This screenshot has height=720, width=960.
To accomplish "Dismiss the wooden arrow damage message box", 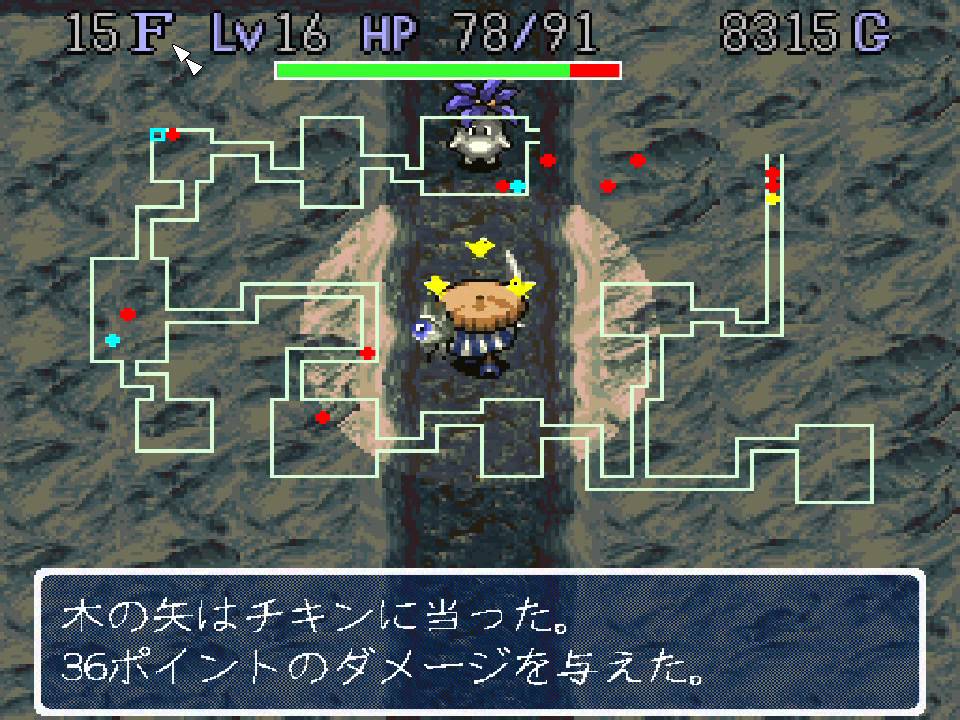I will pos(479,642).
